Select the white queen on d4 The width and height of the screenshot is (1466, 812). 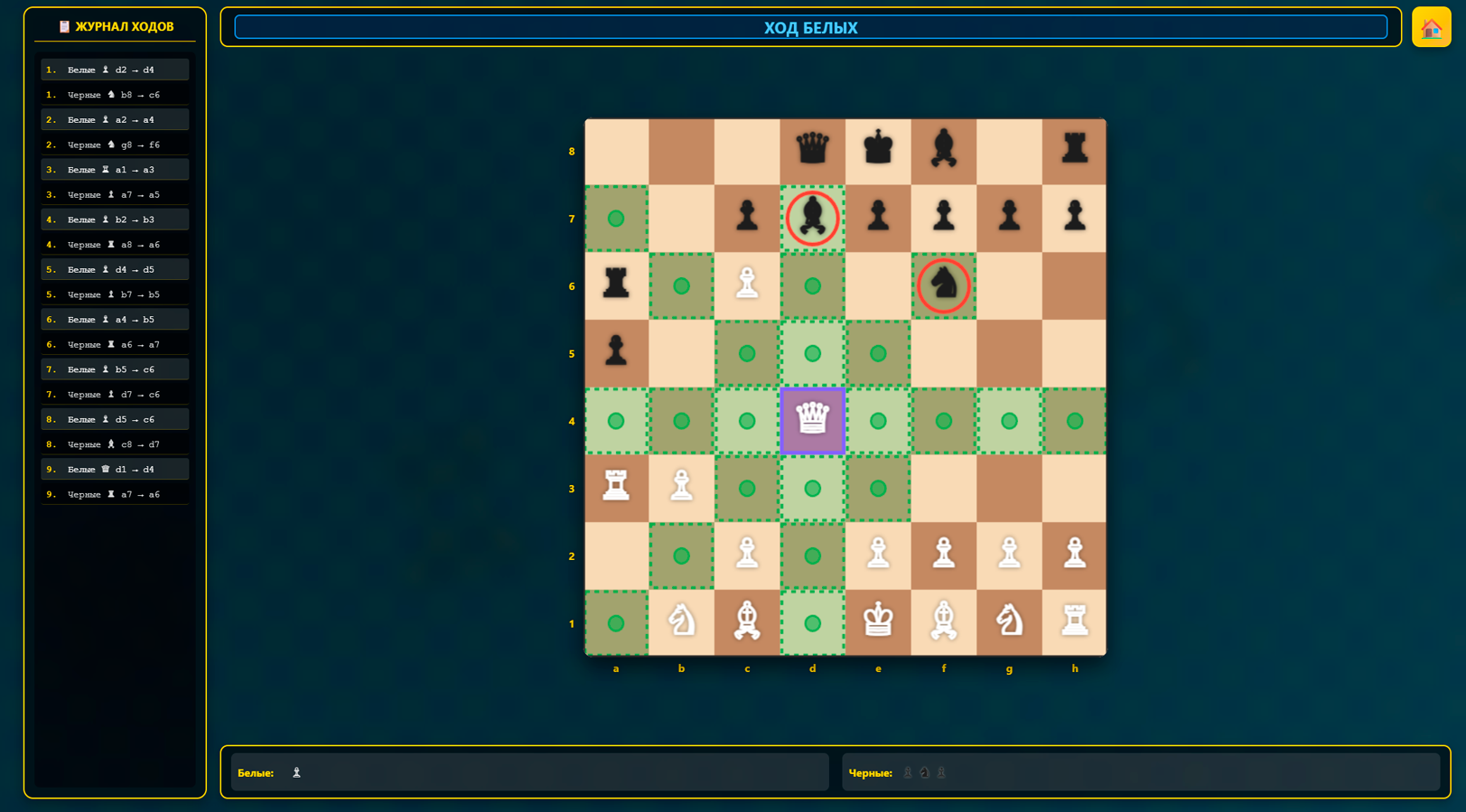[812, 421]
